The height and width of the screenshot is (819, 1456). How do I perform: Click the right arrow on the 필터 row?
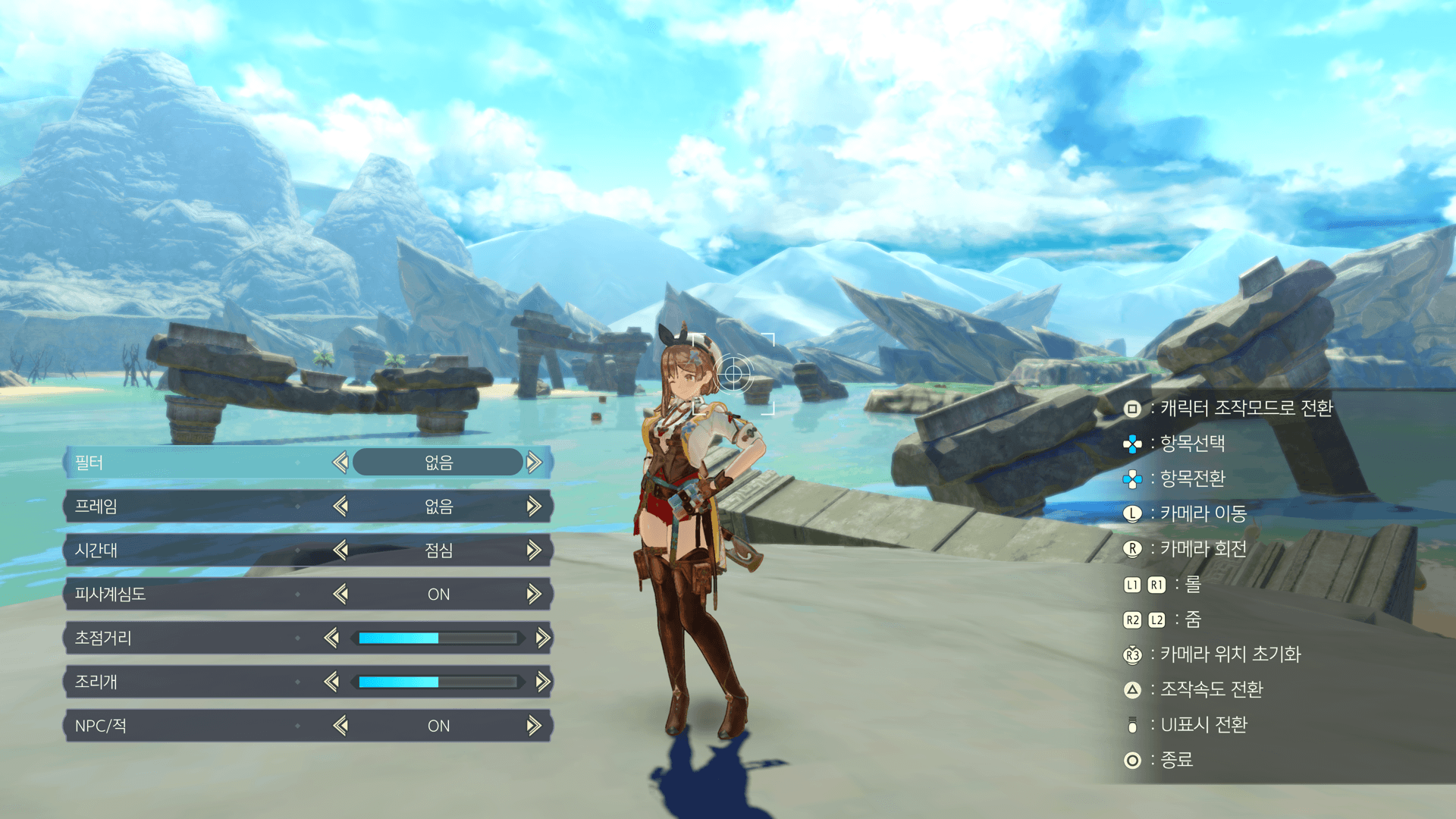(x=535, y=462)
